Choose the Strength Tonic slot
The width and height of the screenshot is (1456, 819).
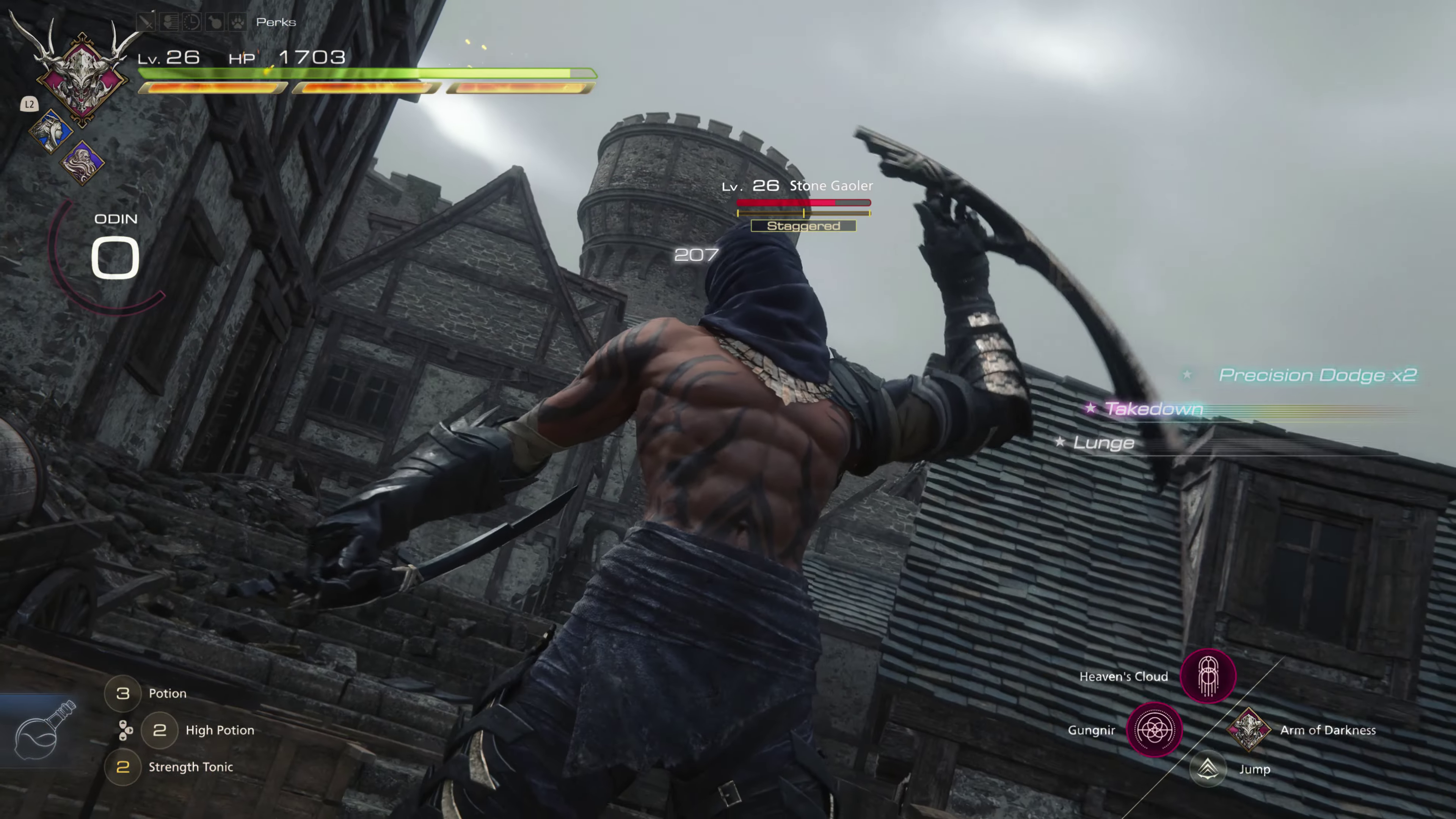122,767
